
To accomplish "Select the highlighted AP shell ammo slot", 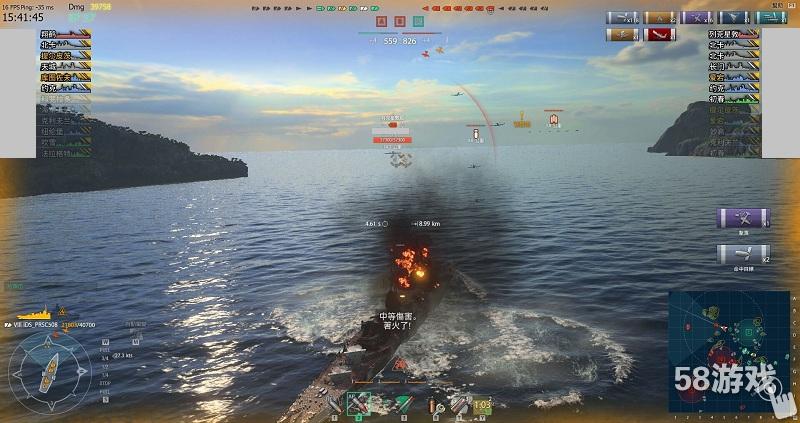I will pyautogui.click(x=358, y=402).
